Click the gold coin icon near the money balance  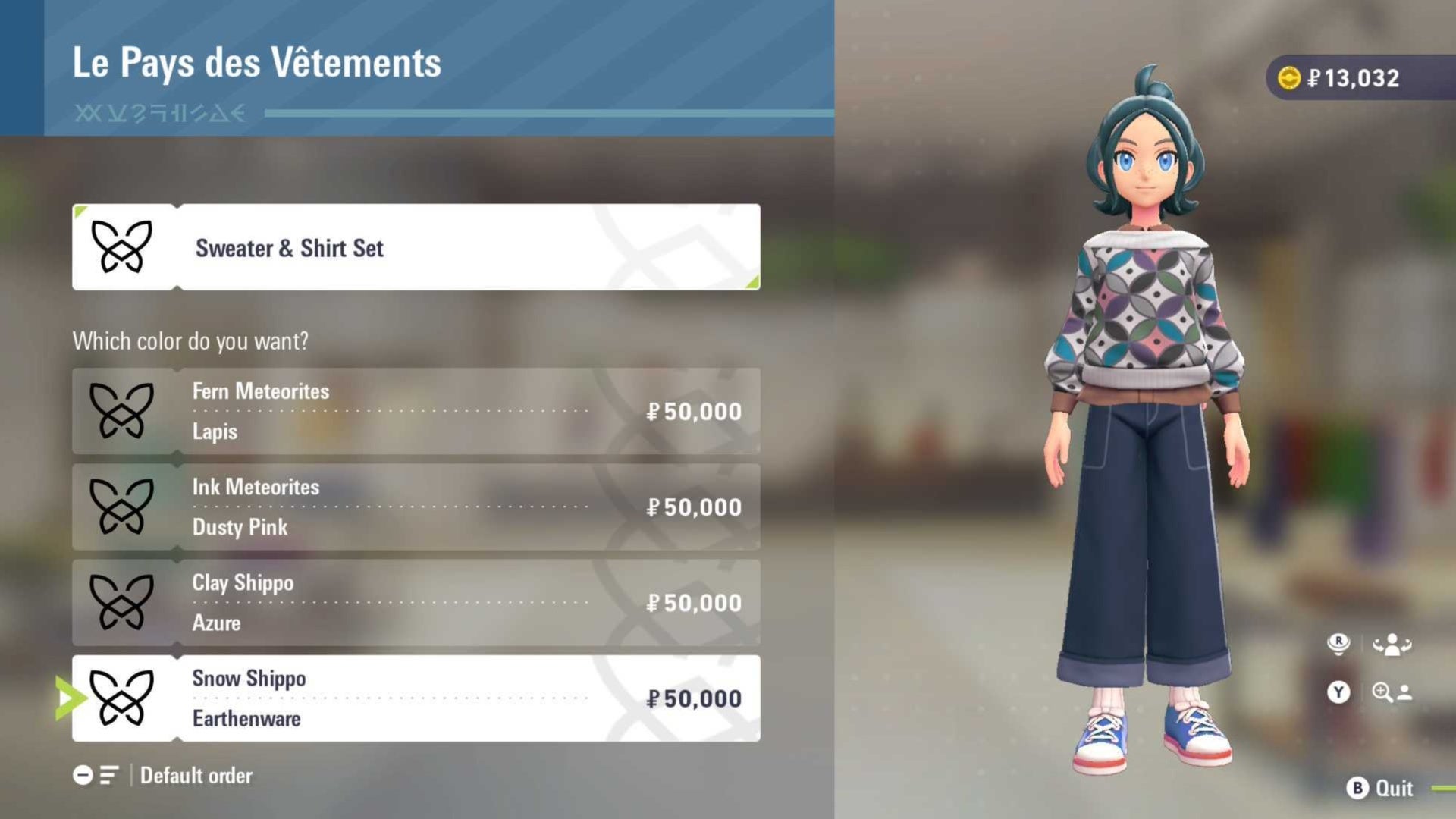click(1288, 77)
